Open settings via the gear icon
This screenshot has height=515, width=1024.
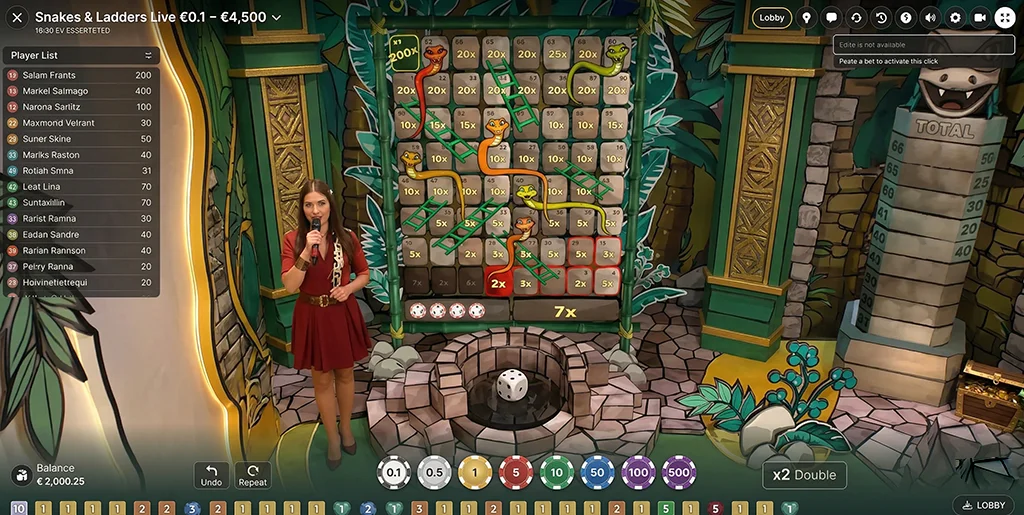click(x=955, y=17)
